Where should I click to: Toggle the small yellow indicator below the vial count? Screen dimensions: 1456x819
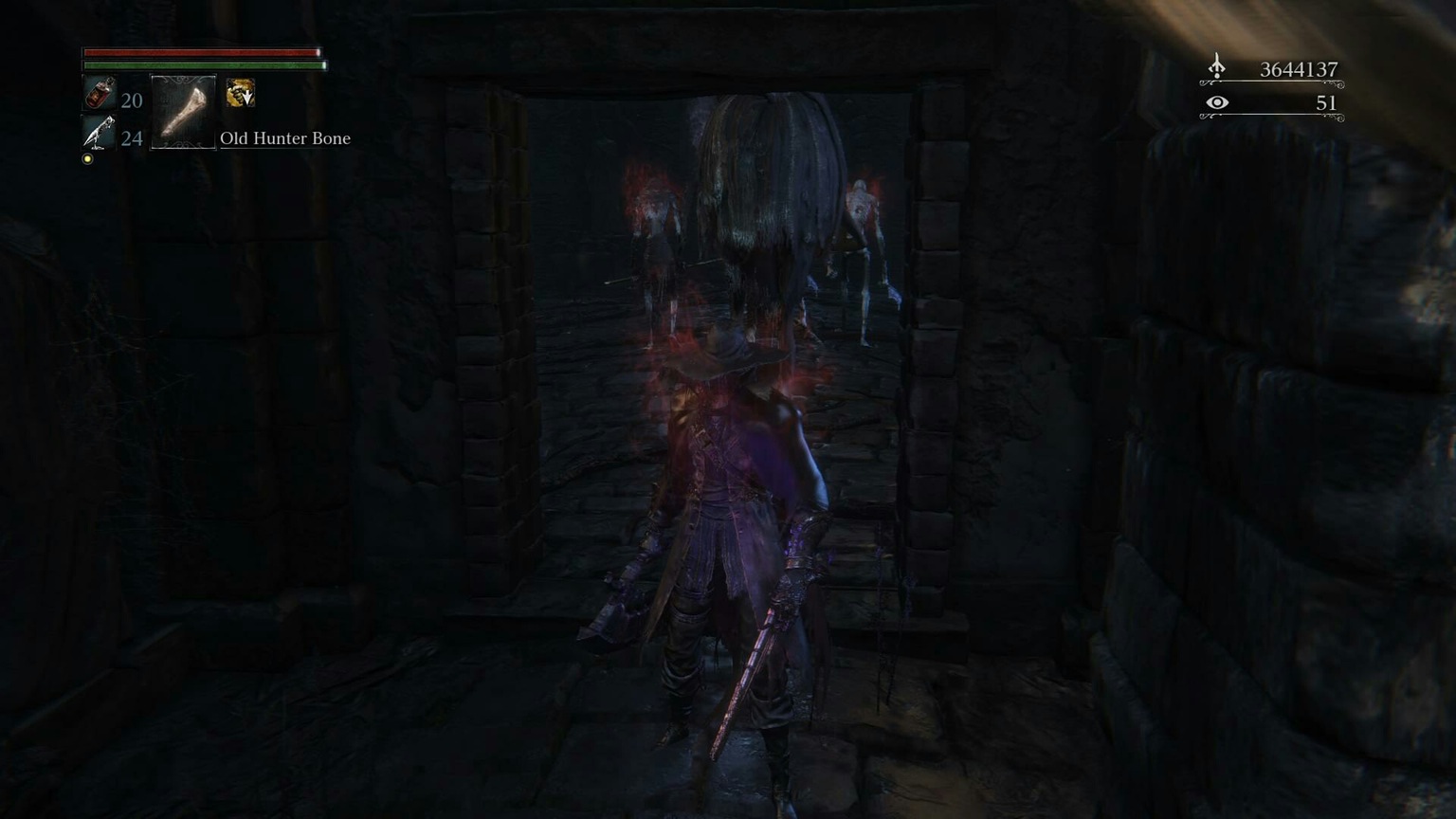tap(87, 158)
